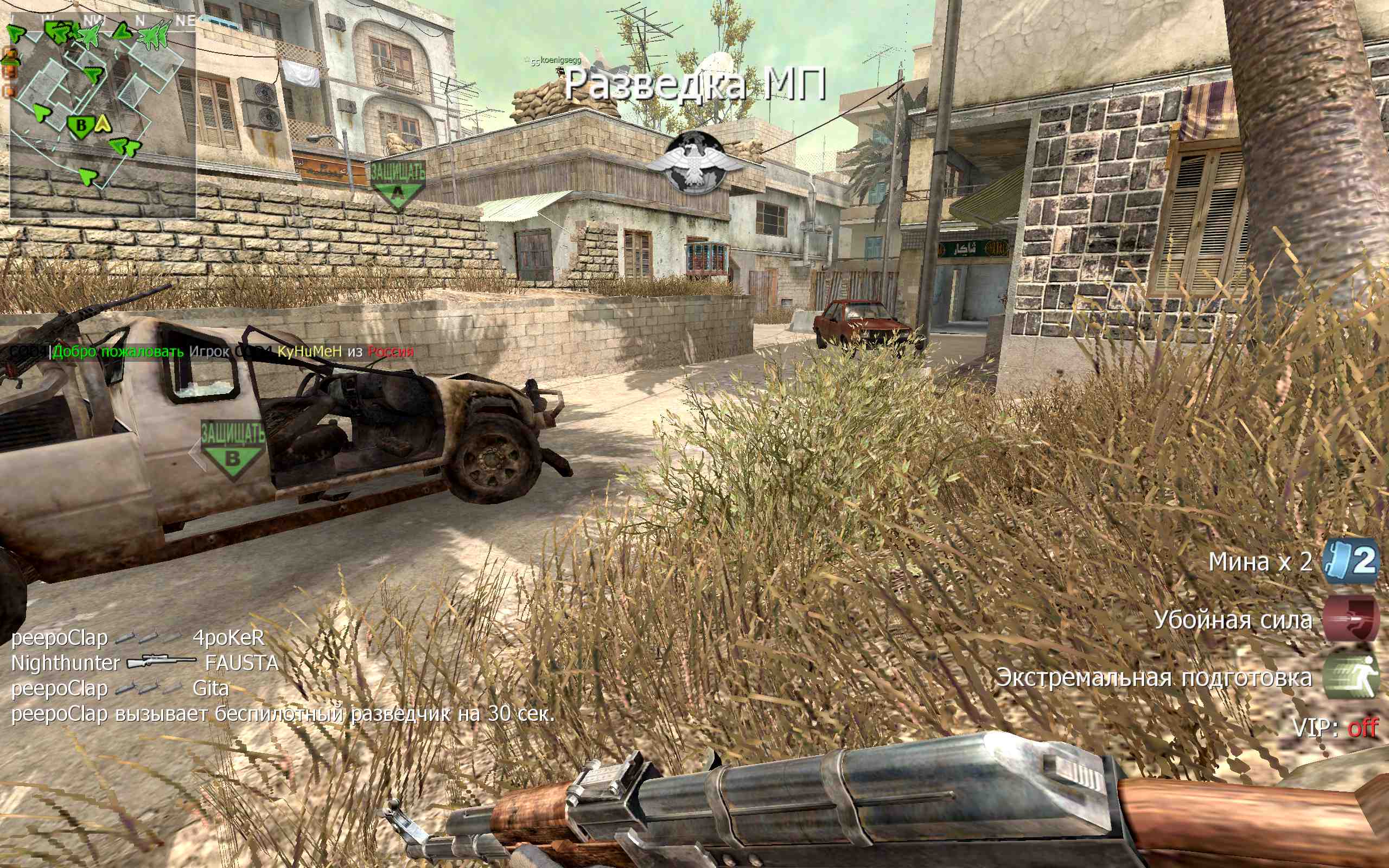This screenshot has width=1389, height=868.
Task: Click the Убойная сила perk icon
Action: (1350, 620)
